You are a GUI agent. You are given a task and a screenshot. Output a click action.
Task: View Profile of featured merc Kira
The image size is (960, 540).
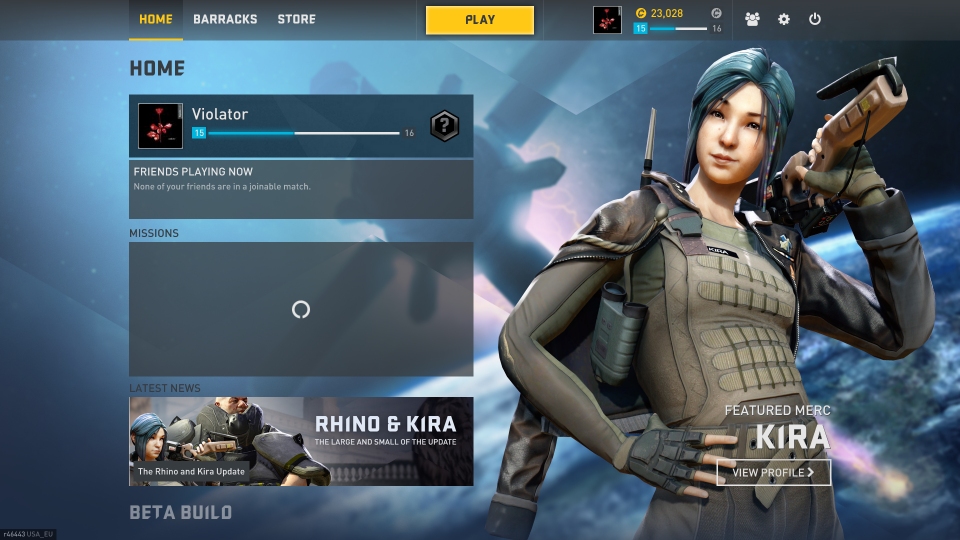(x=773, y=472)
